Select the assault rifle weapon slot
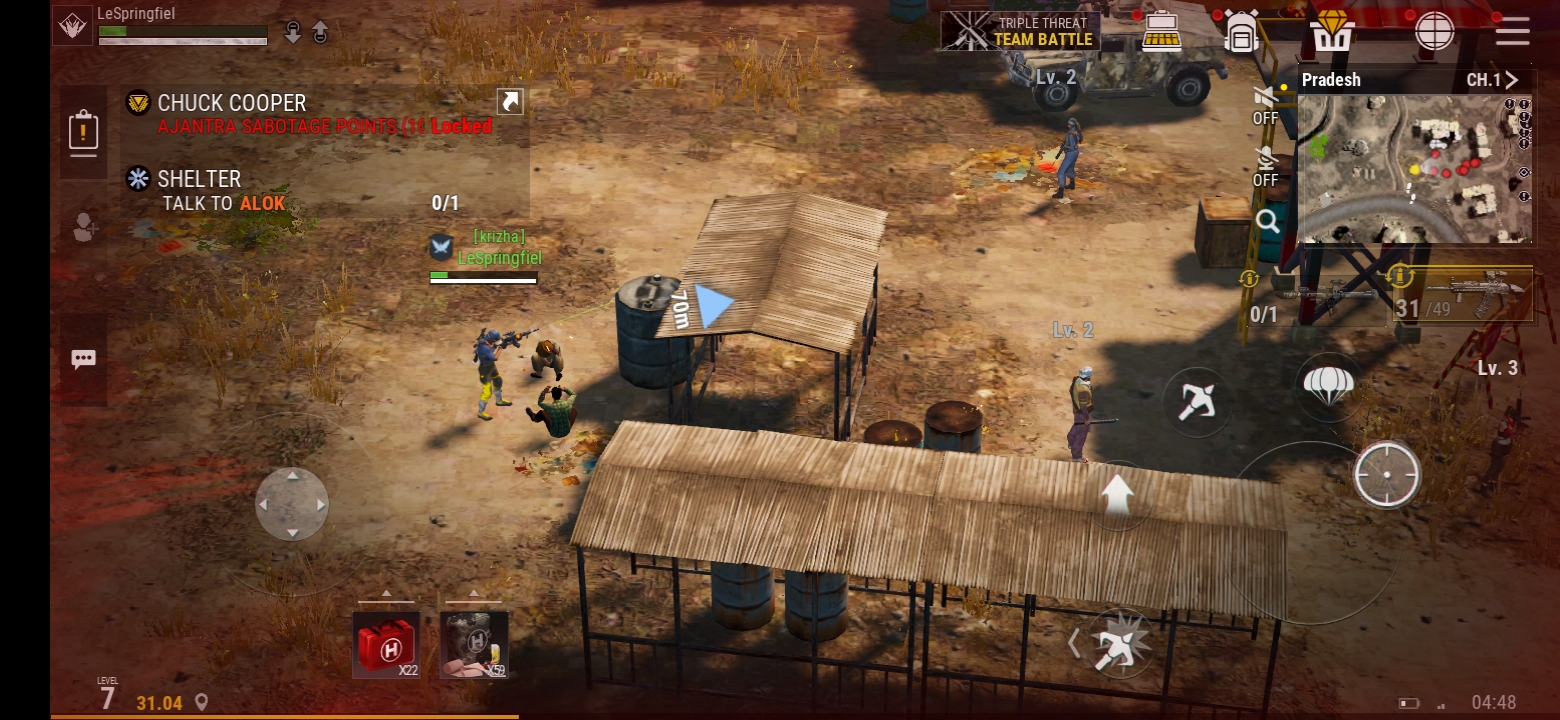This screenshot has width=1560, height=720. pyautogui.click(x=1463, y=295)
